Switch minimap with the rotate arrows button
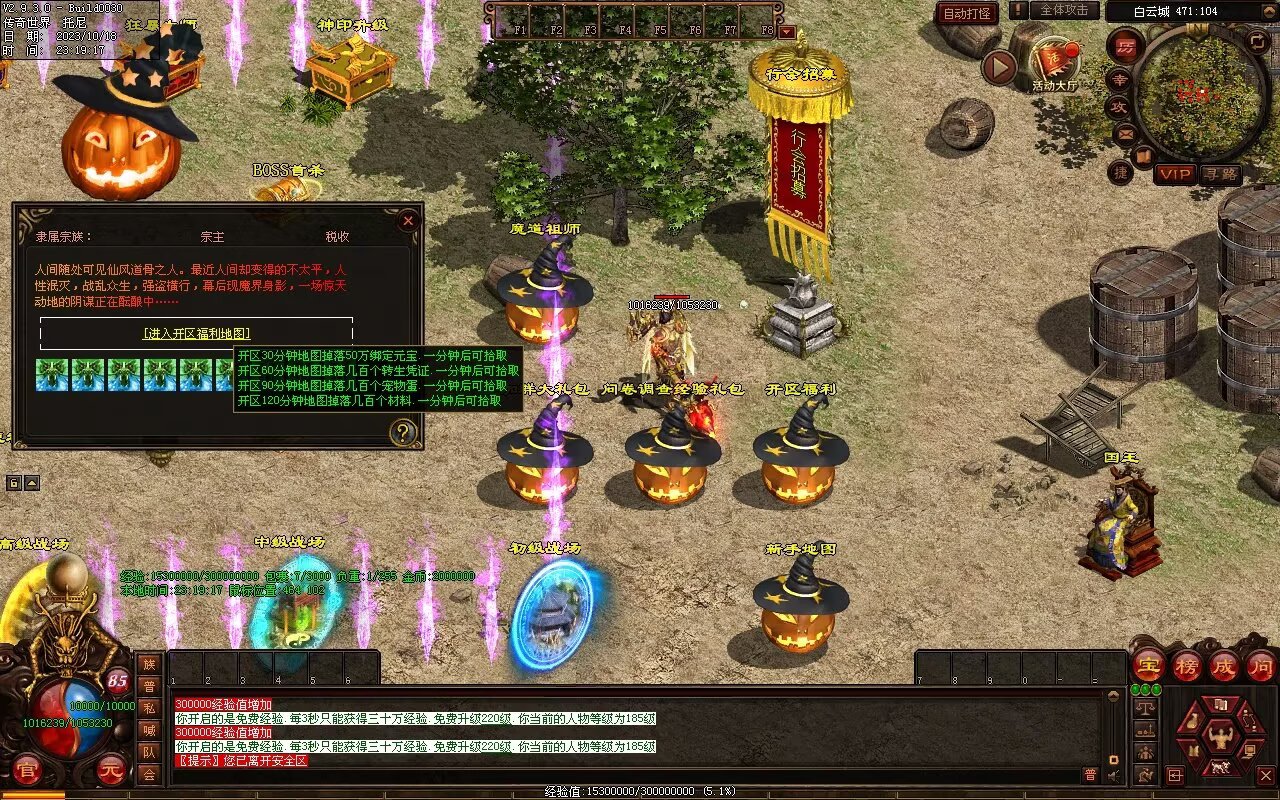Image resolution: width=1280 pixels, height=800 pixels. 1258,40
